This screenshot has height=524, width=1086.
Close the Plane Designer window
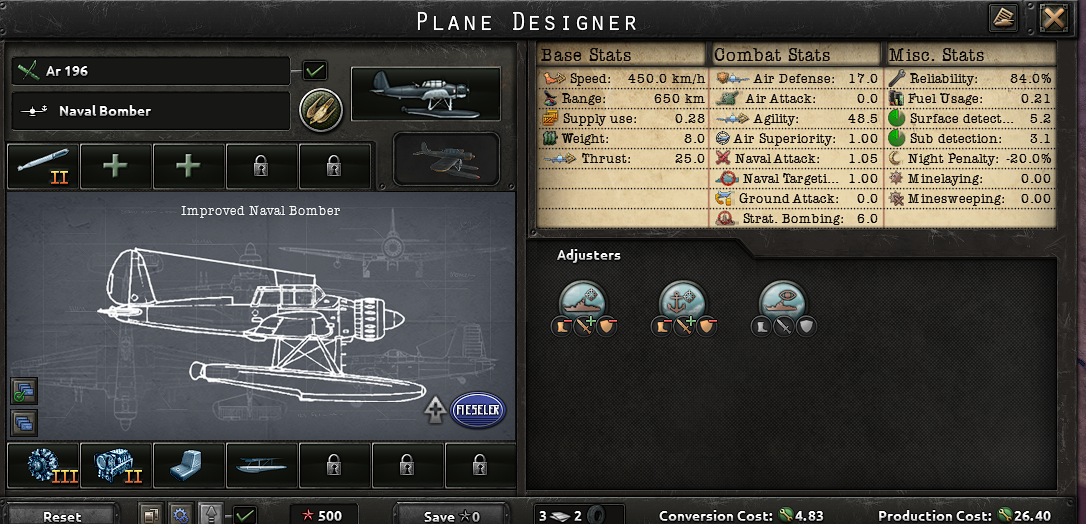[x=1053, y=18]
